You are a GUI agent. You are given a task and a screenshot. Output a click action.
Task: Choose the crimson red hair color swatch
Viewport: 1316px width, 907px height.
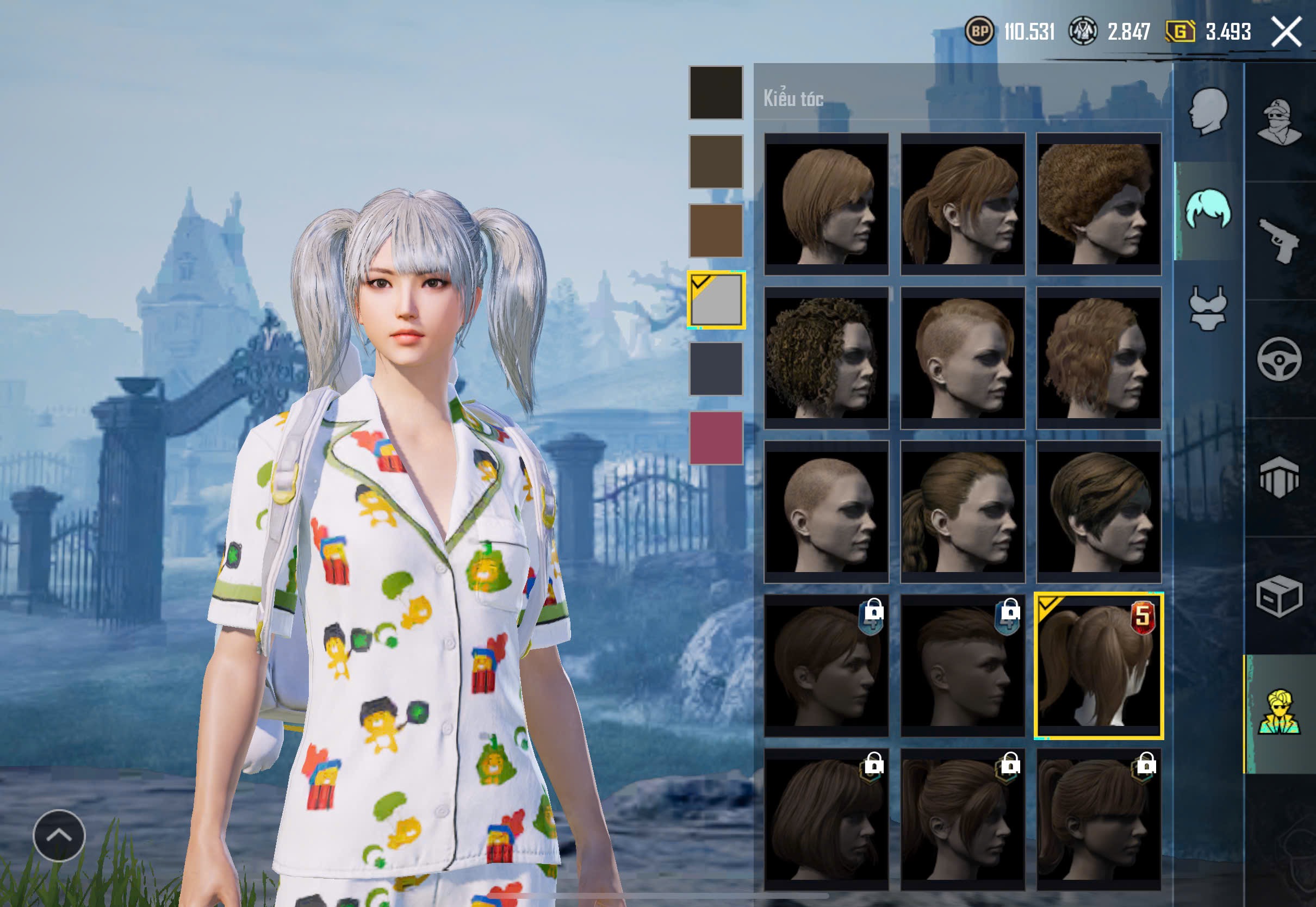point(716,438)
